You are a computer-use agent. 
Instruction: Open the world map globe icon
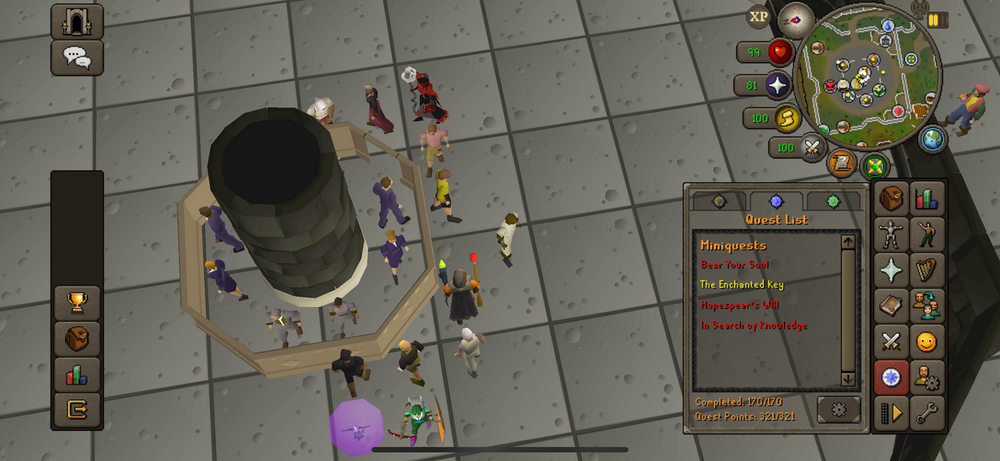coord(932,139)
